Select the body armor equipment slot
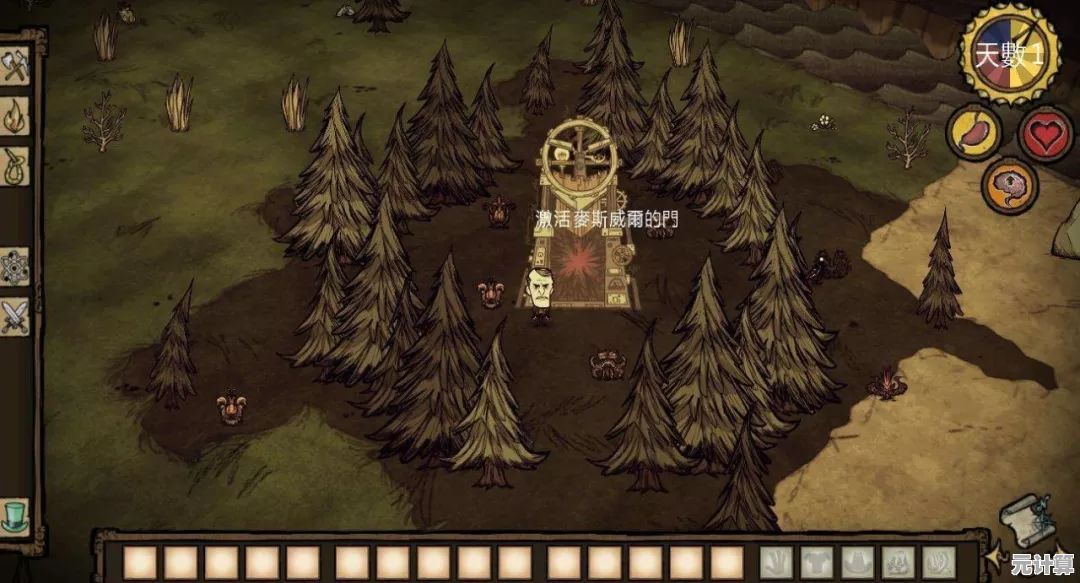The height and width of the screenshot is (583, 1080). point(816,562)
